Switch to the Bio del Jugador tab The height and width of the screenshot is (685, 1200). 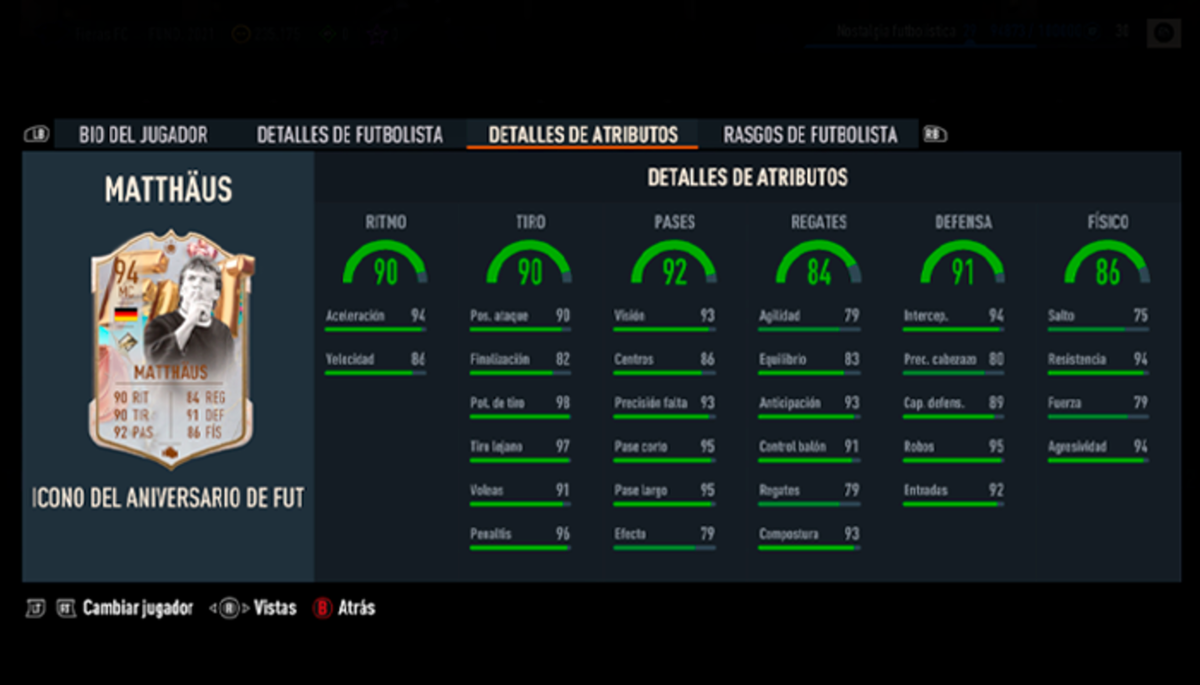click(x=143, y=134)
